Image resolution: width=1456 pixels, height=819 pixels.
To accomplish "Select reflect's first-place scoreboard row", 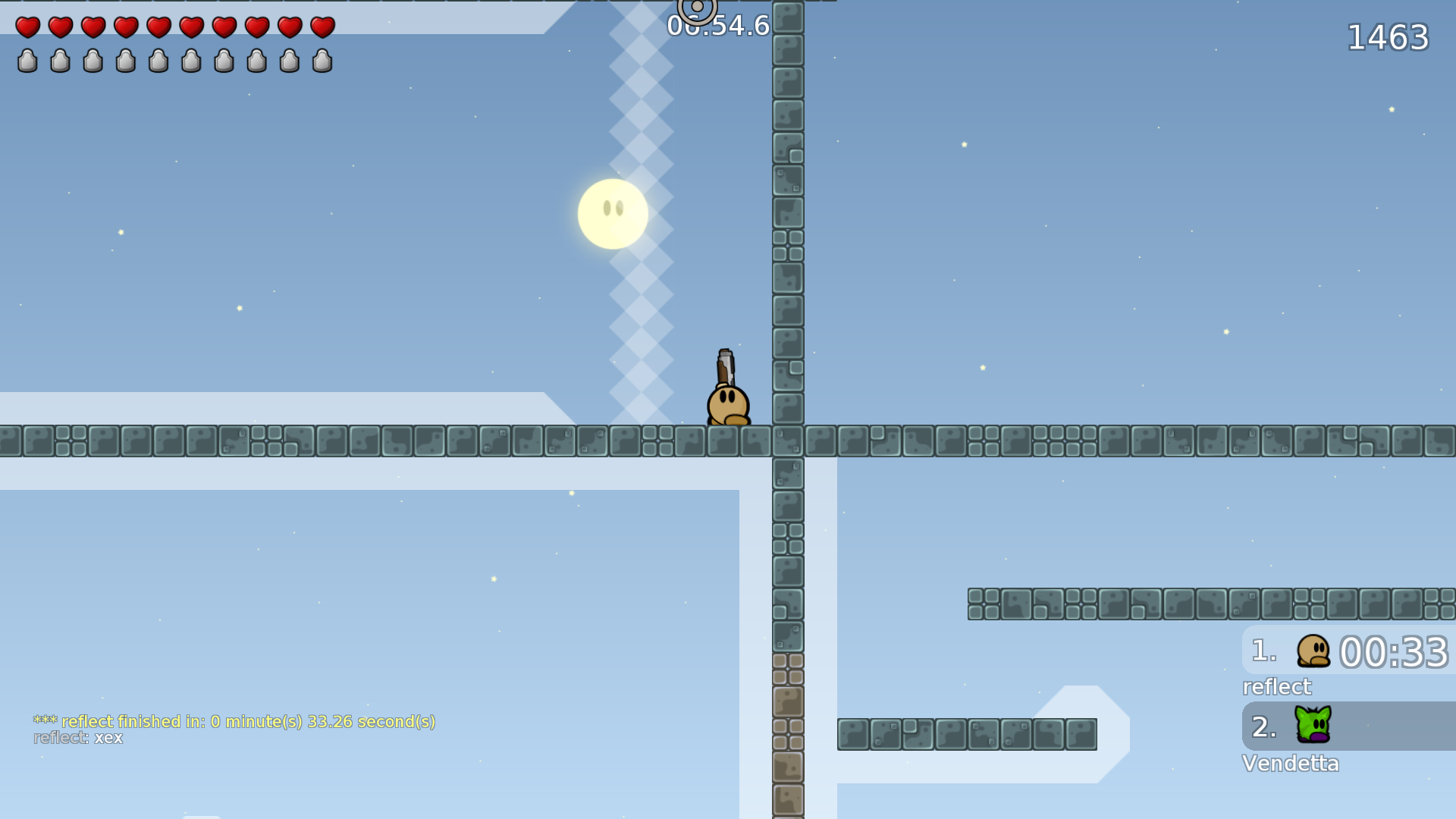I will tap(1348, 651).
